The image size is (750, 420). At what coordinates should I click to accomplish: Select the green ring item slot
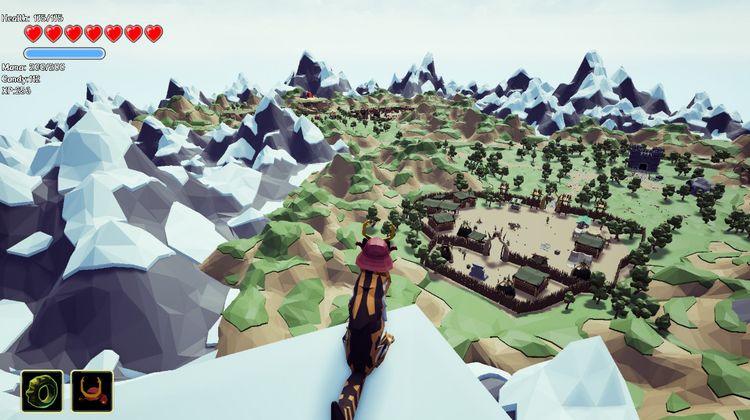pyautogui.click(x=42, y=391)
